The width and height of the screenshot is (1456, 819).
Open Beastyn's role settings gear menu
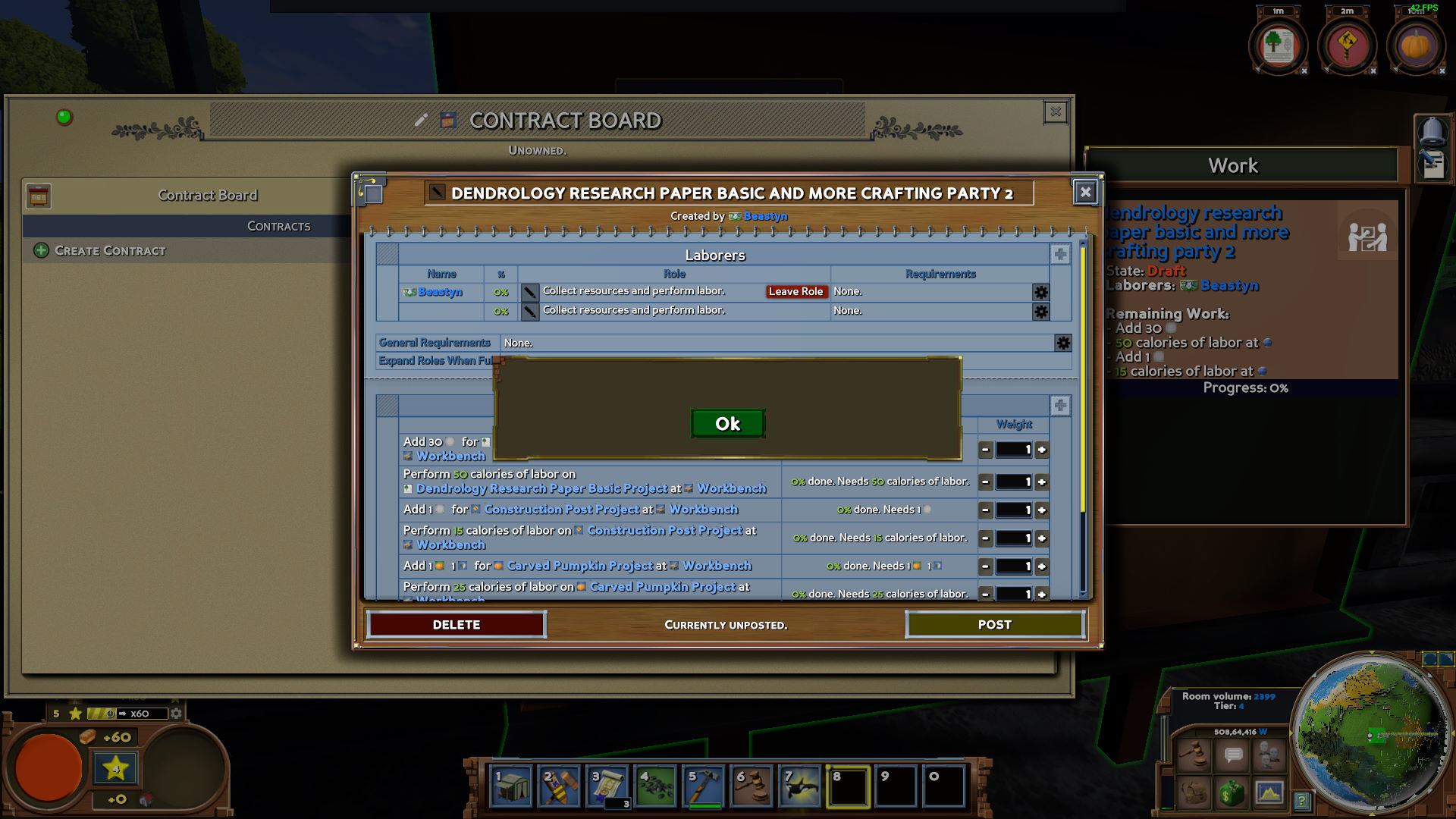coord(1040,292)
